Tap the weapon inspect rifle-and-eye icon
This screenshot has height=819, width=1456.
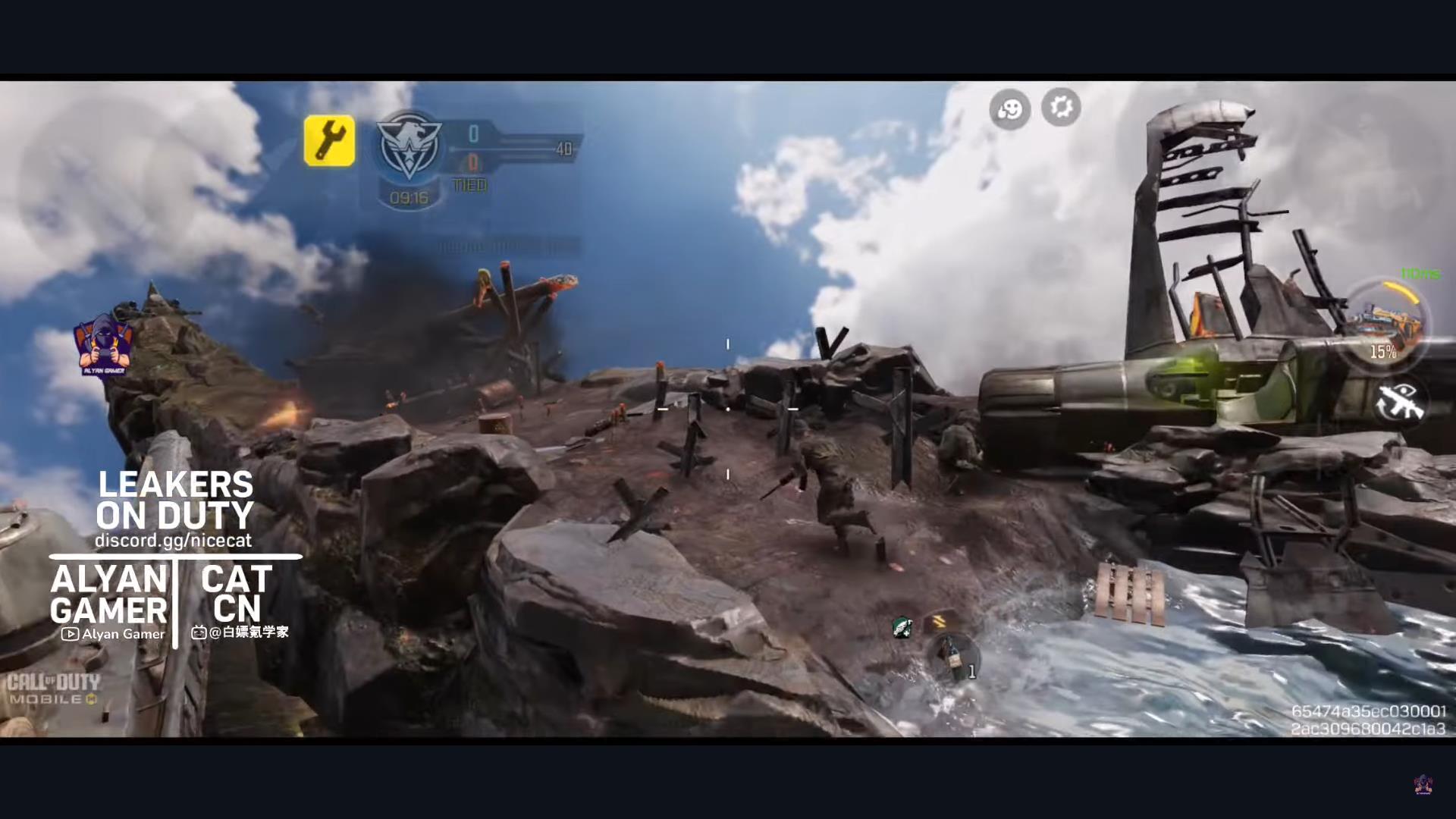[x=1400, y=402]
